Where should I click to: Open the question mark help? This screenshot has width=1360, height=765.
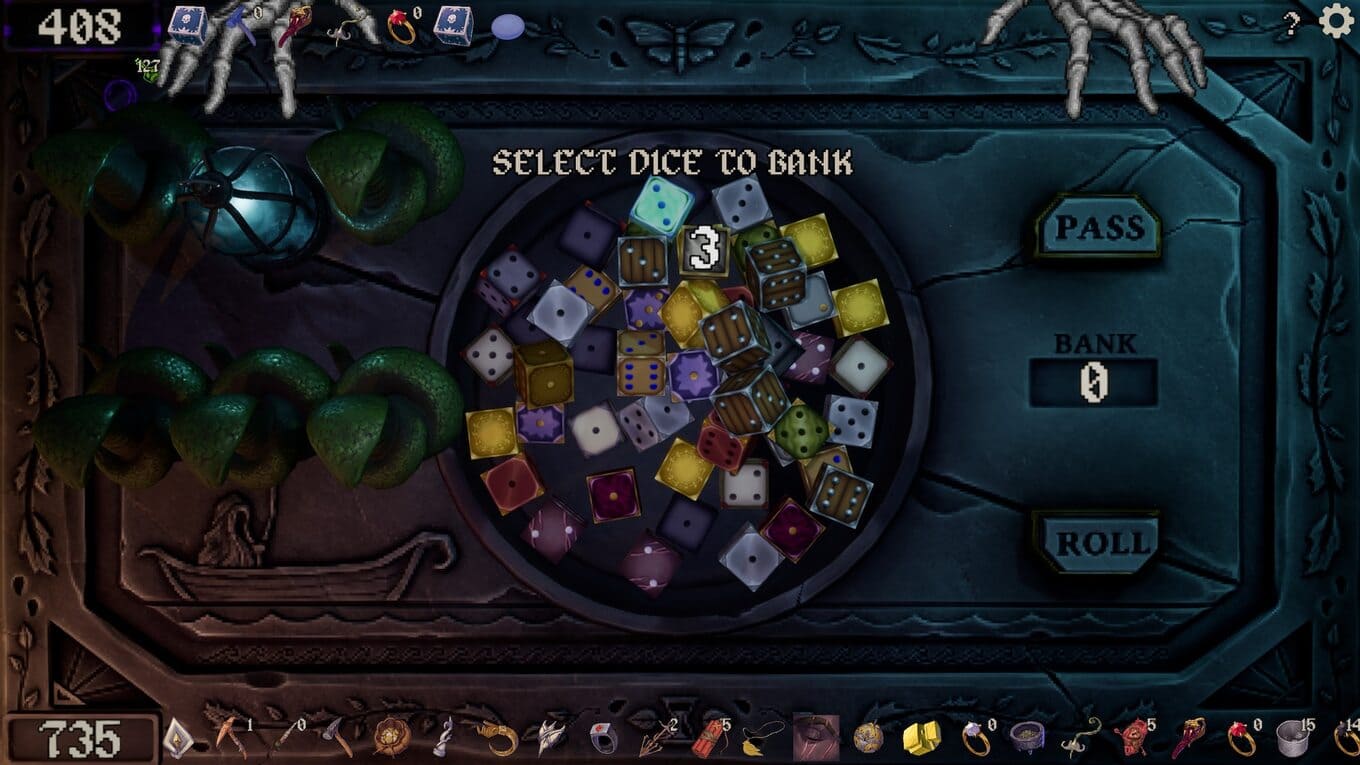[x=1292, y=24]
